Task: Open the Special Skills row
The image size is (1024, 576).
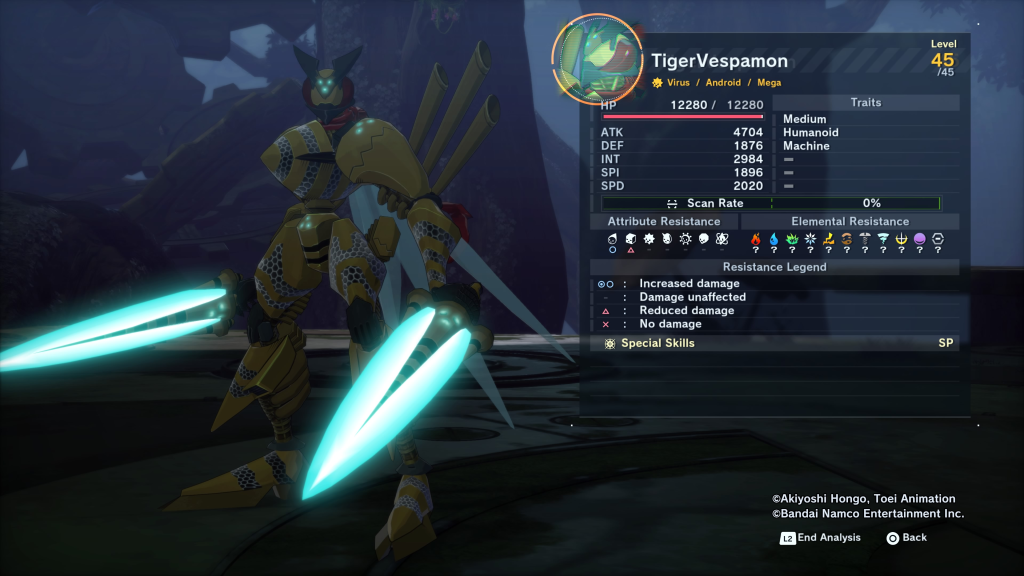Action: click(x=775, y=343)
